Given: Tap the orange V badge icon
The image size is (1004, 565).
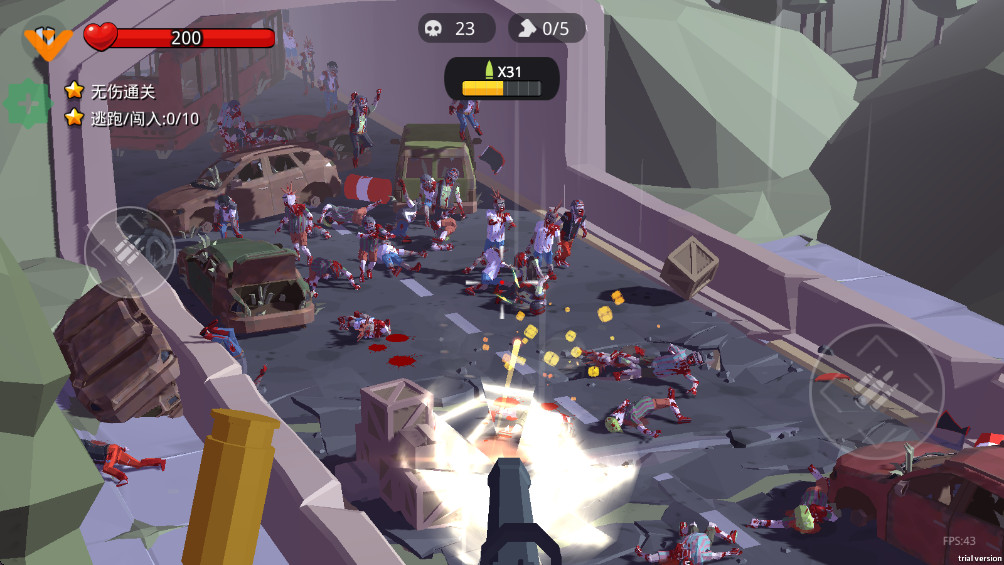Looking at the screenshot, I should (x=46, y=41).
